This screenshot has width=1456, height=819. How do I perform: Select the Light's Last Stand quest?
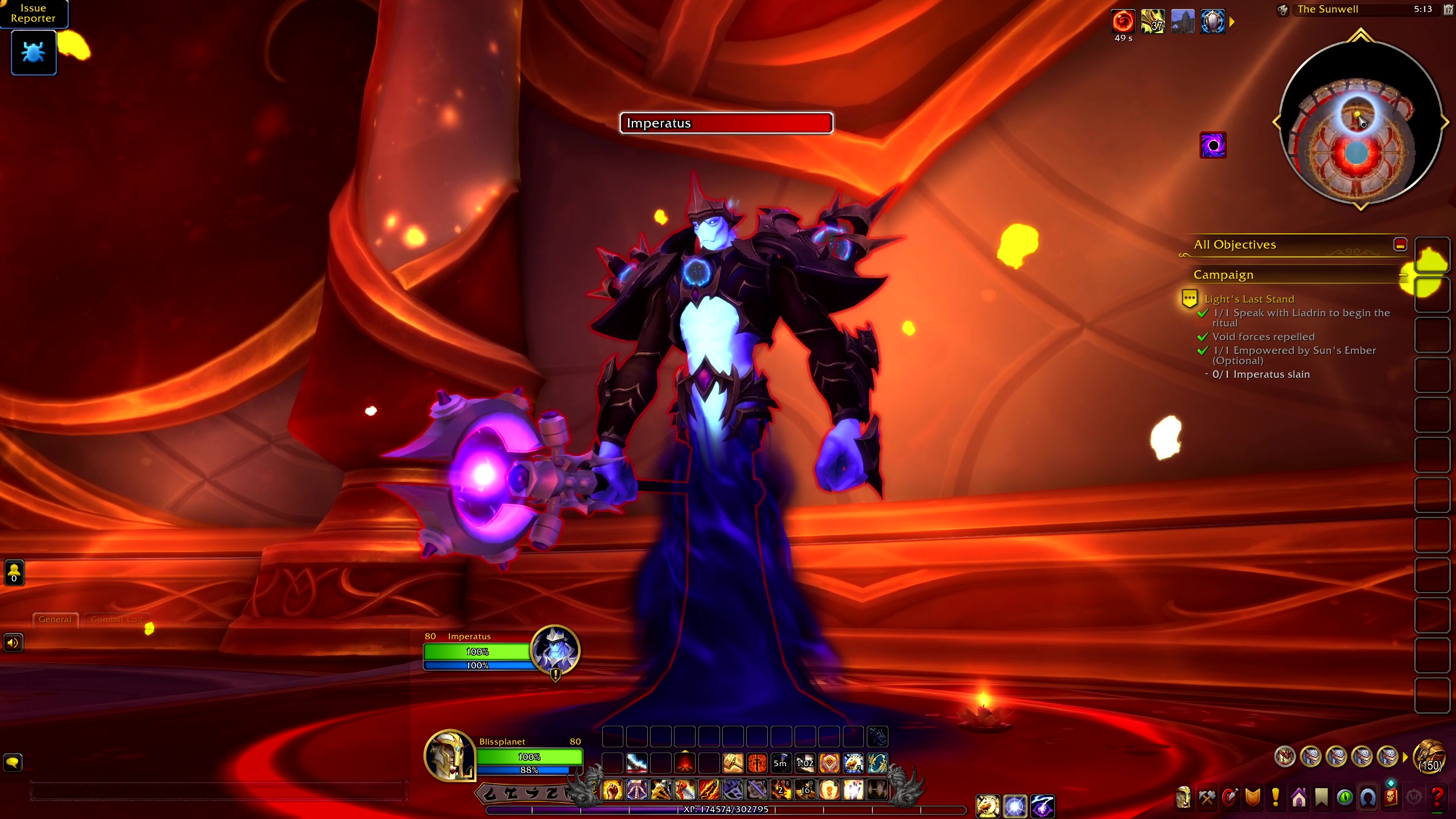point(1249,299)
